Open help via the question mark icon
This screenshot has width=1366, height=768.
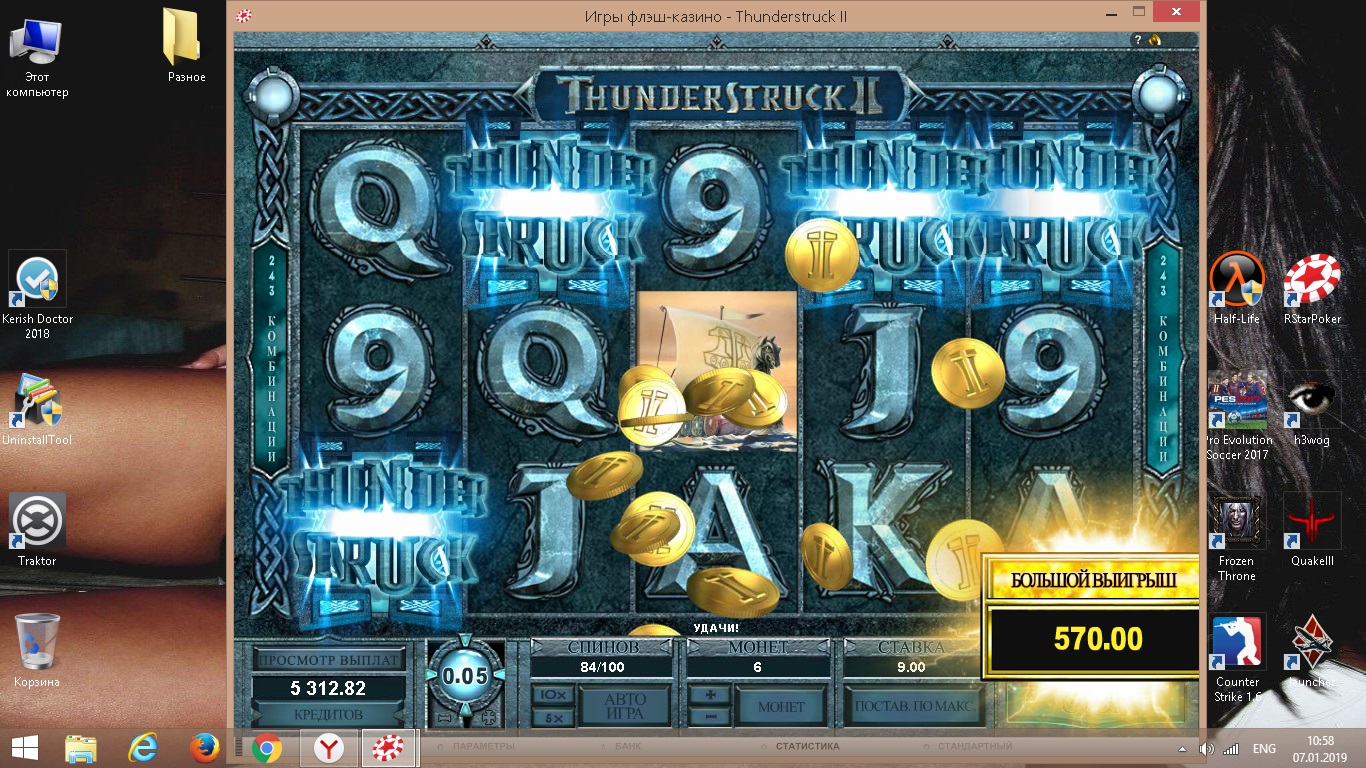point(1138,40)
